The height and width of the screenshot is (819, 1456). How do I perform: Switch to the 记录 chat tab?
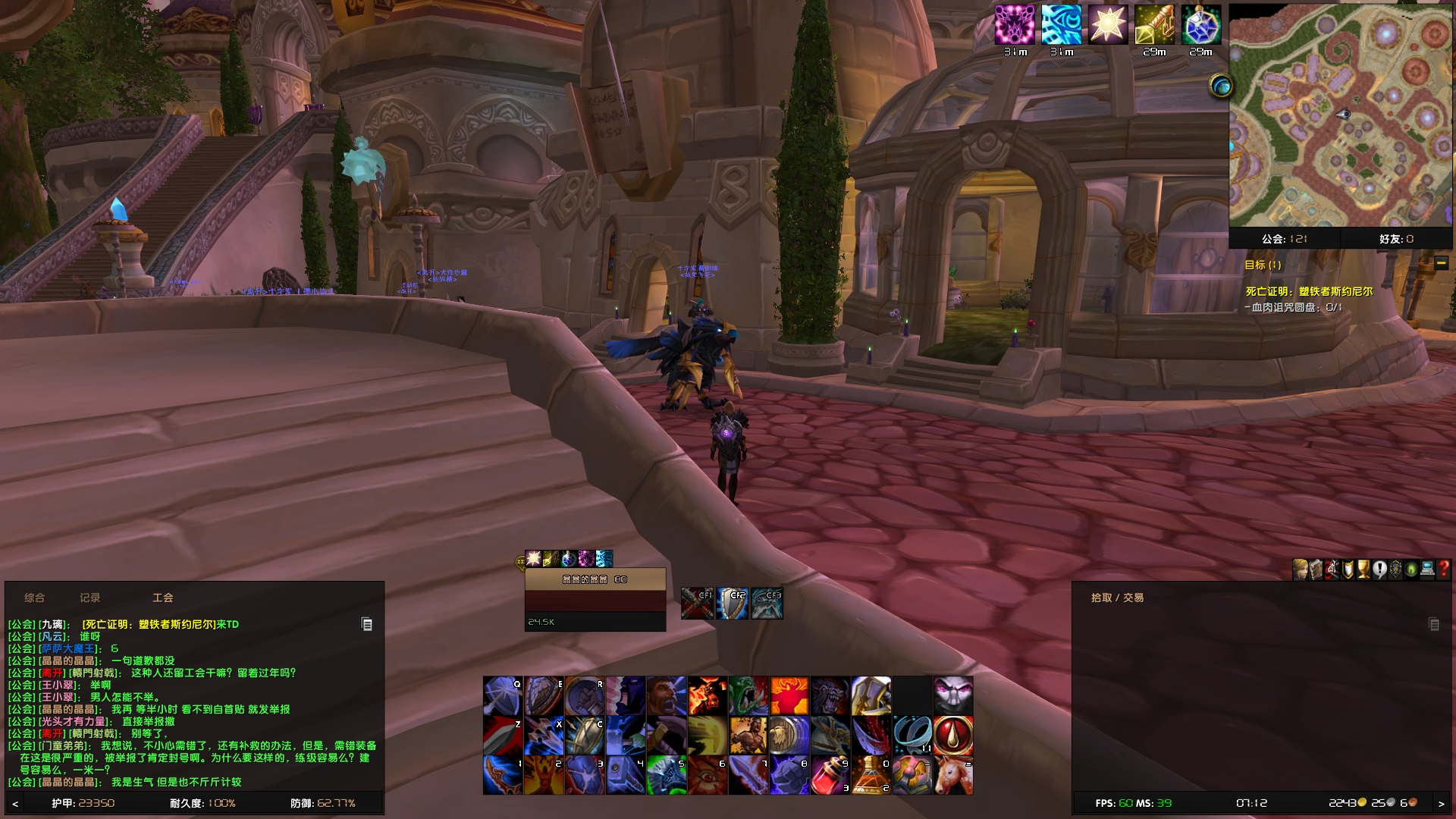90,598
